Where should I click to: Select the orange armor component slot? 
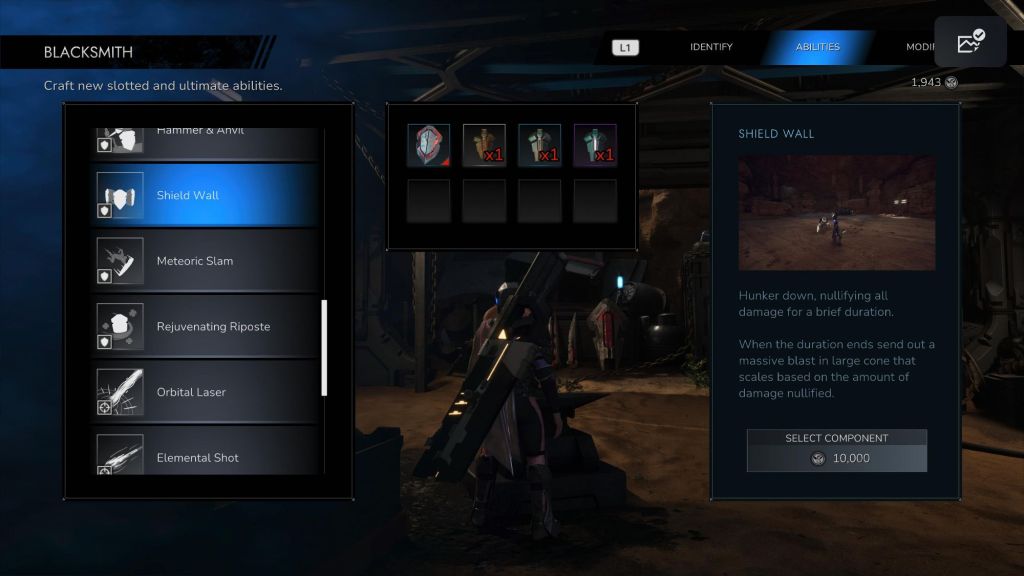(484, 145)
